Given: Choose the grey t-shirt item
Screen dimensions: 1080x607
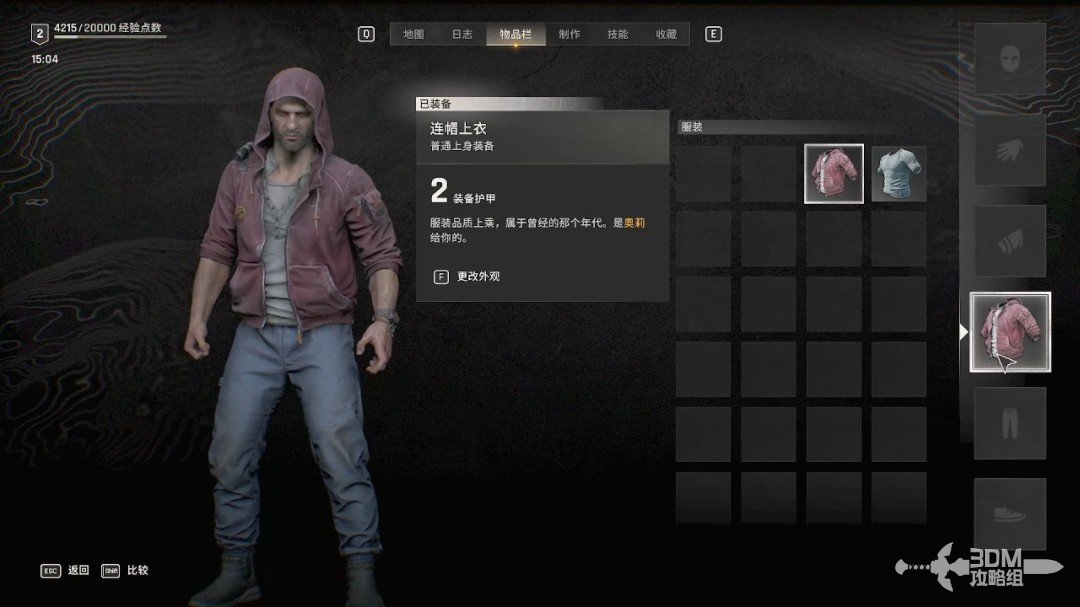Looking at the screenshot, I should click(898, 174).
